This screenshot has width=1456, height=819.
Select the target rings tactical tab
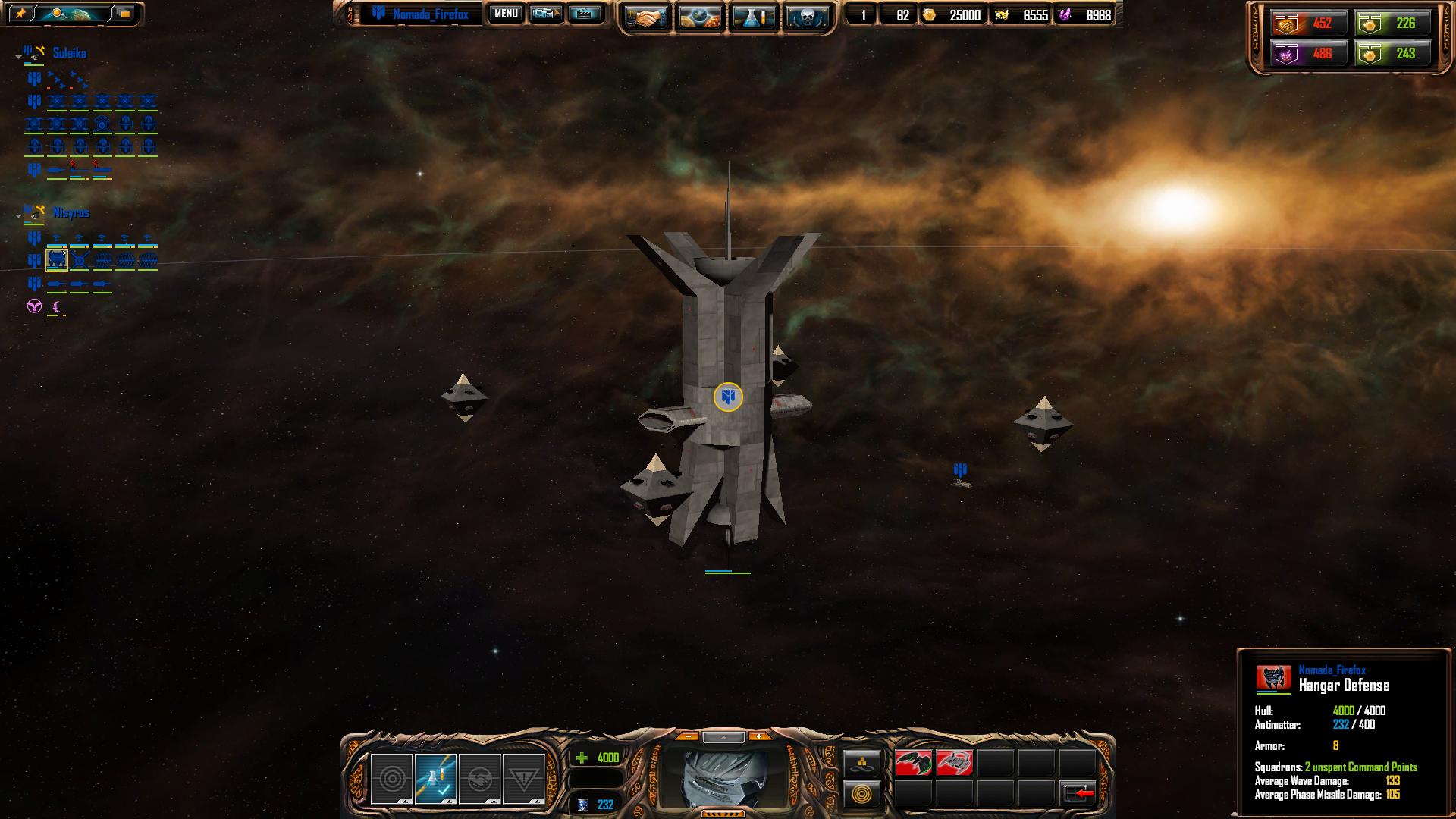point(391,779)
